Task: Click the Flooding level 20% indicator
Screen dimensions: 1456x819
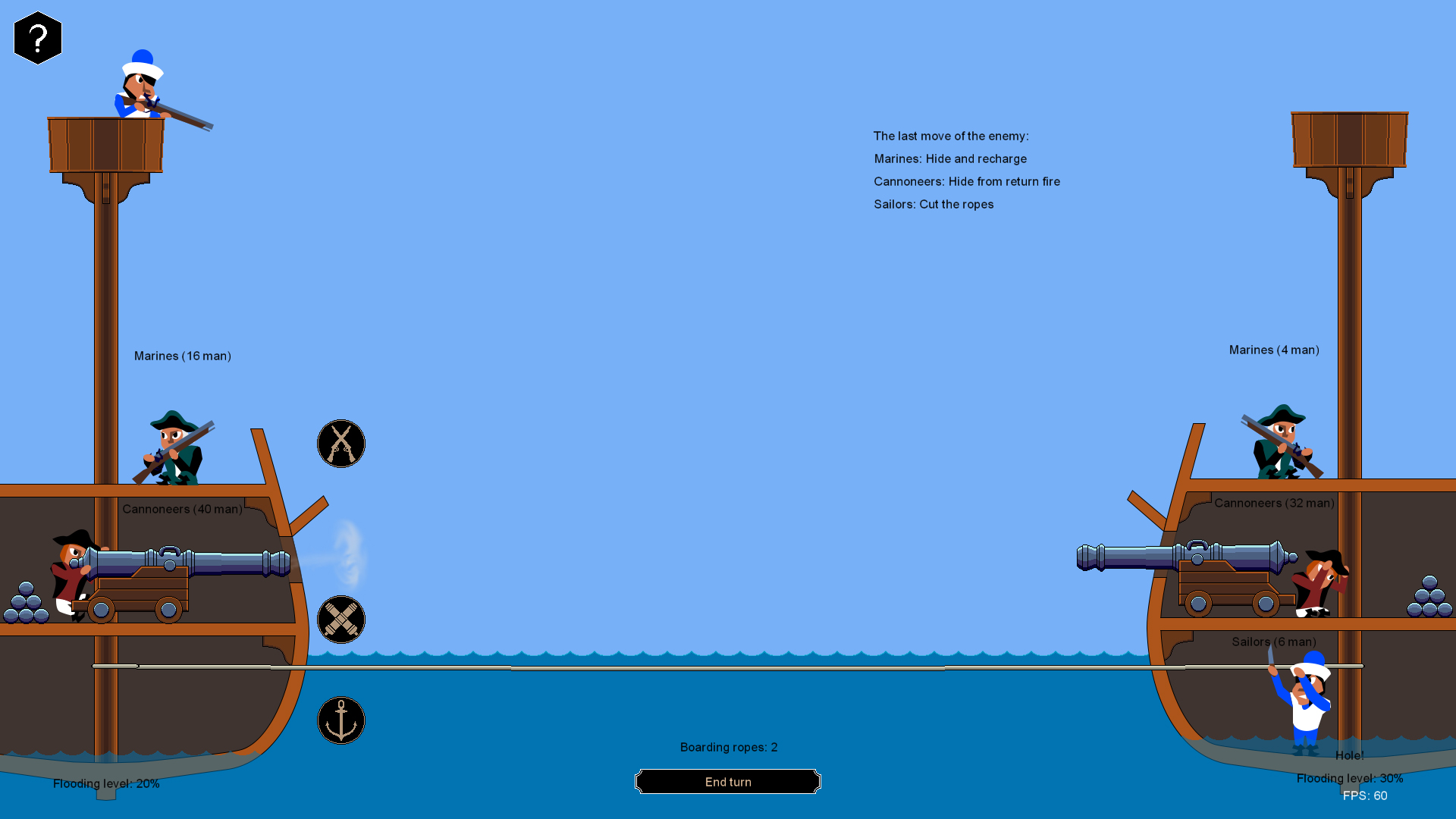Action: (x=107, y=783)
